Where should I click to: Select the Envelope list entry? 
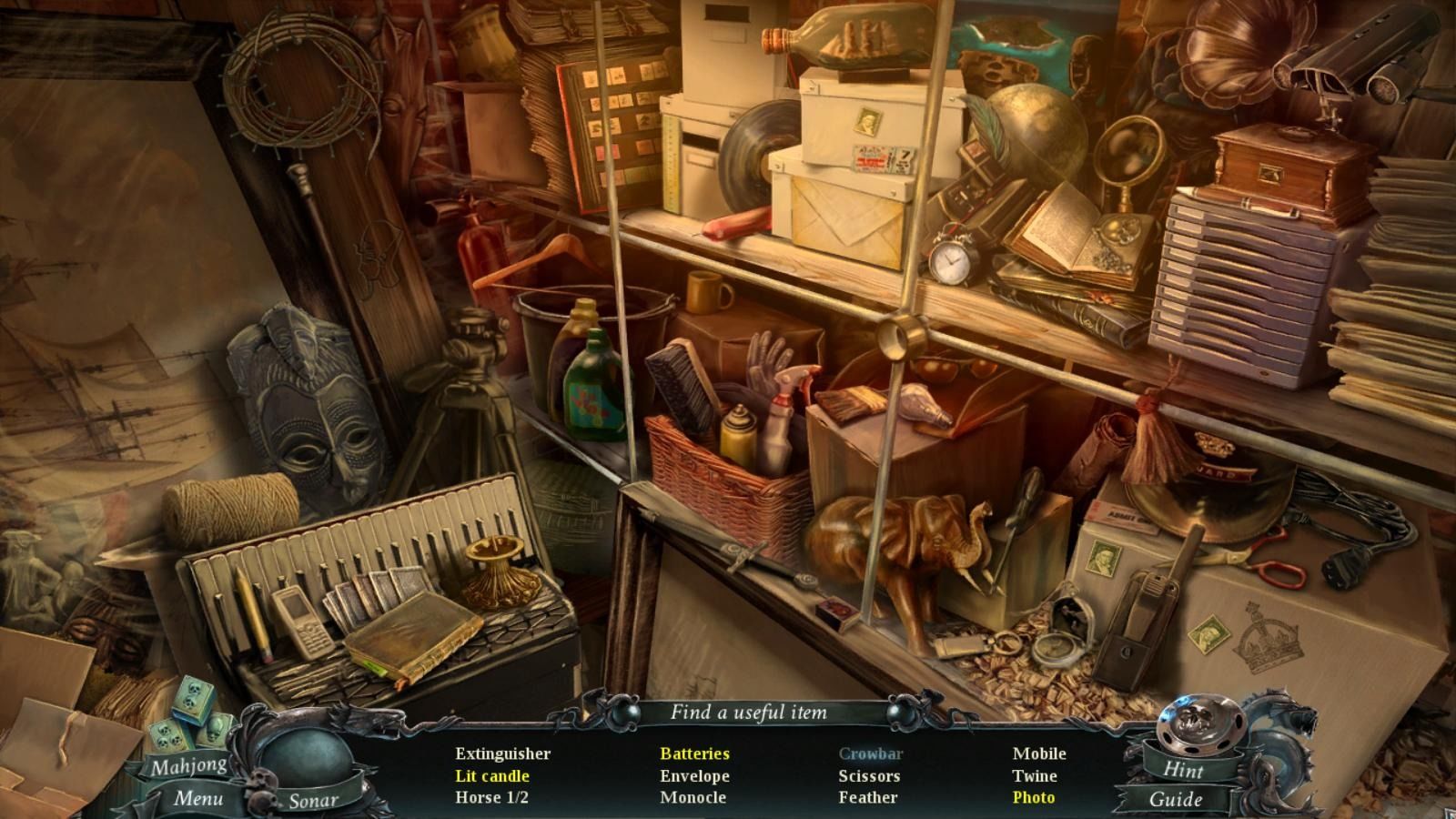[694, 776]
